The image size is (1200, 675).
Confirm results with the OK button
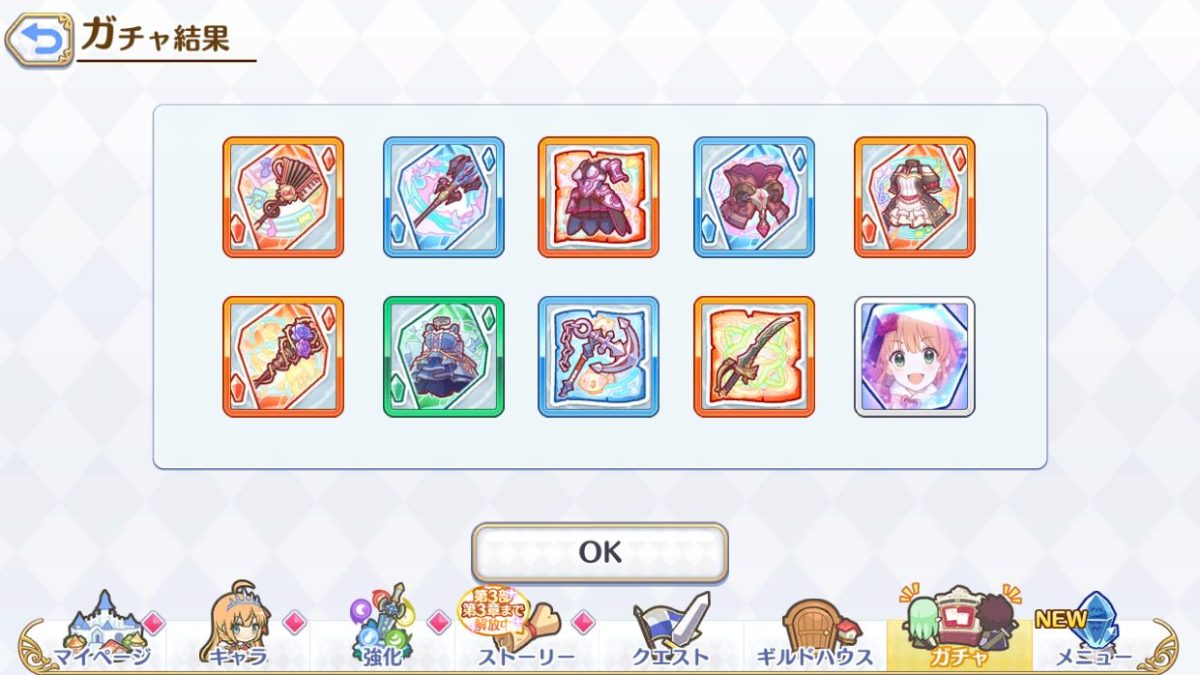point(599,552)
